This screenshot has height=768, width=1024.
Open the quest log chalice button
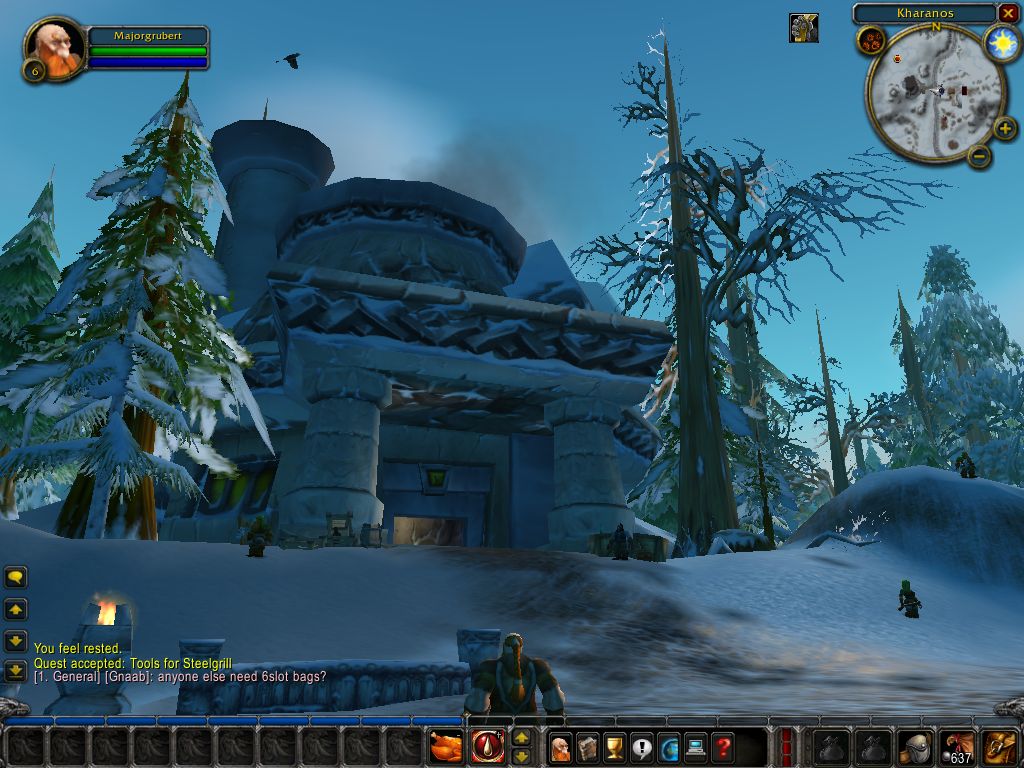615,746
